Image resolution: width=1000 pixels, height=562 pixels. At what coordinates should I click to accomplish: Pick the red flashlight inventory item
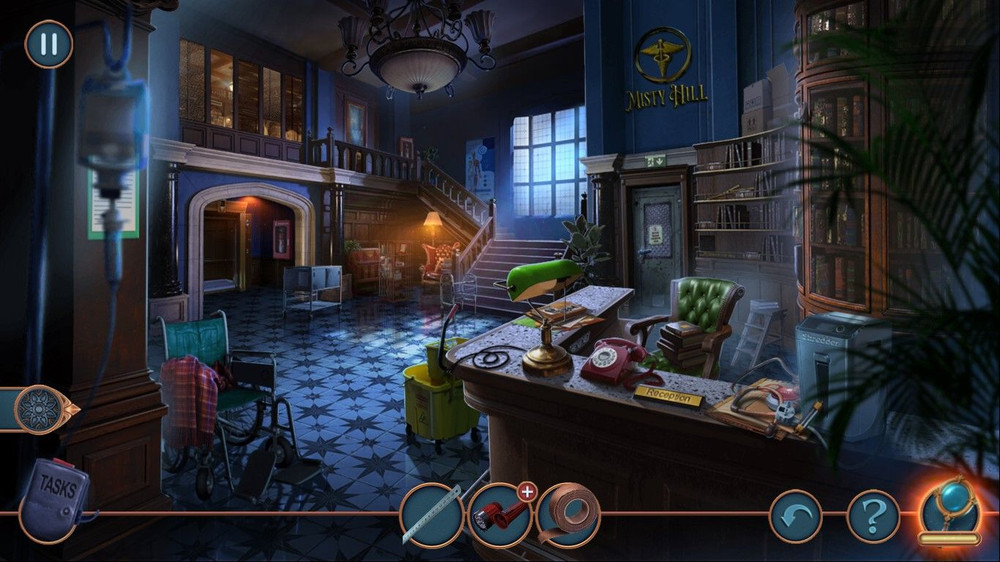click(499, 516)
